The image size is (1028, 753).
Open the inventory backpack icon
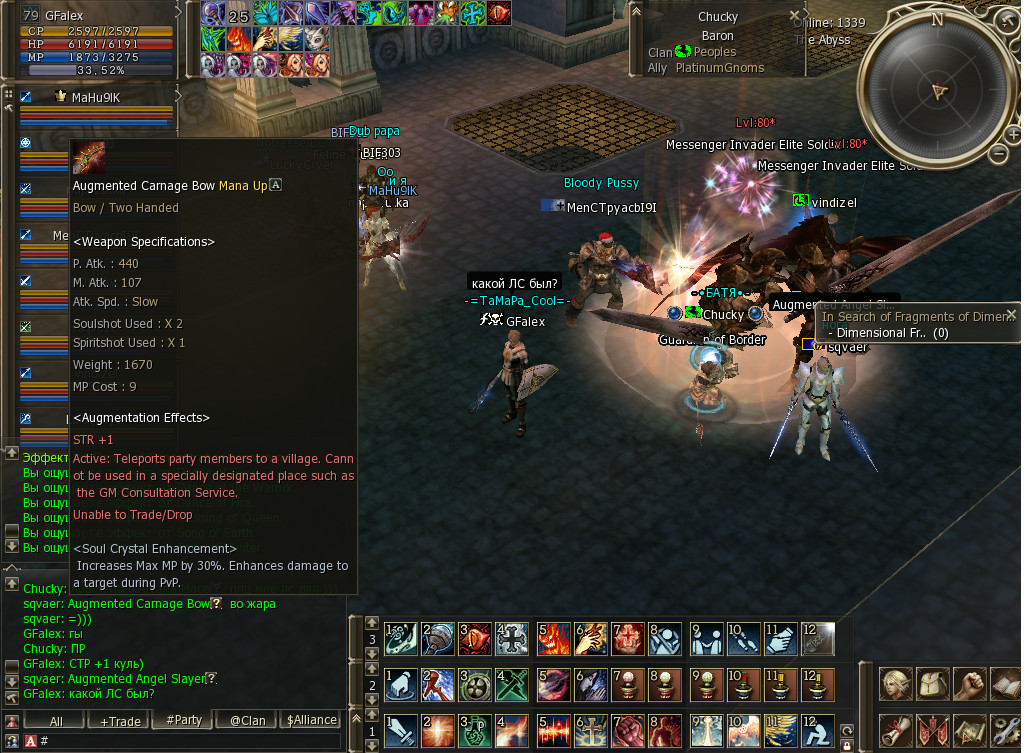click(x=933, y=685)
